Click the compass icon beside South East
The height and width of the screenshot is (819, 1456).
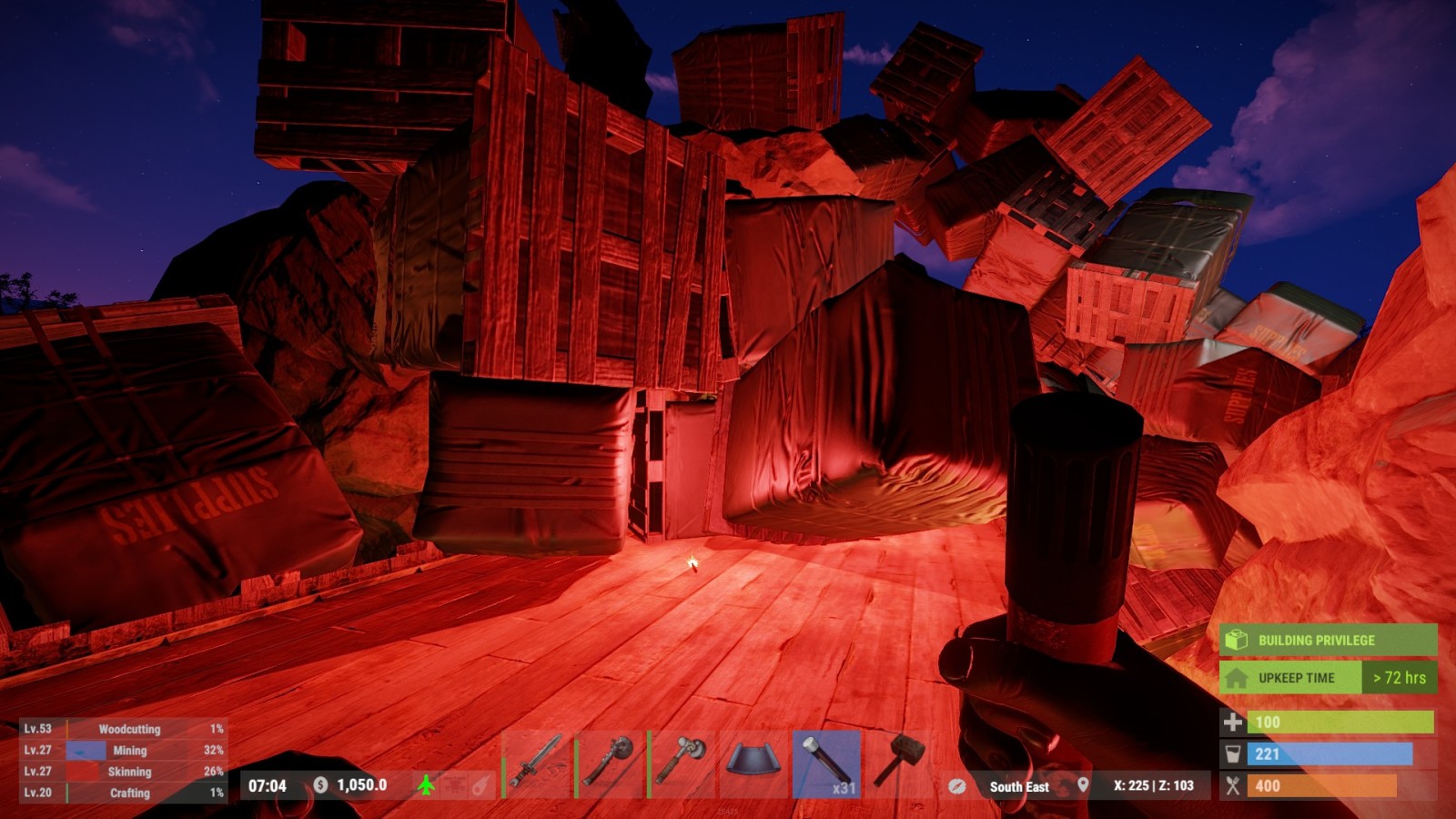click(956, 786)
